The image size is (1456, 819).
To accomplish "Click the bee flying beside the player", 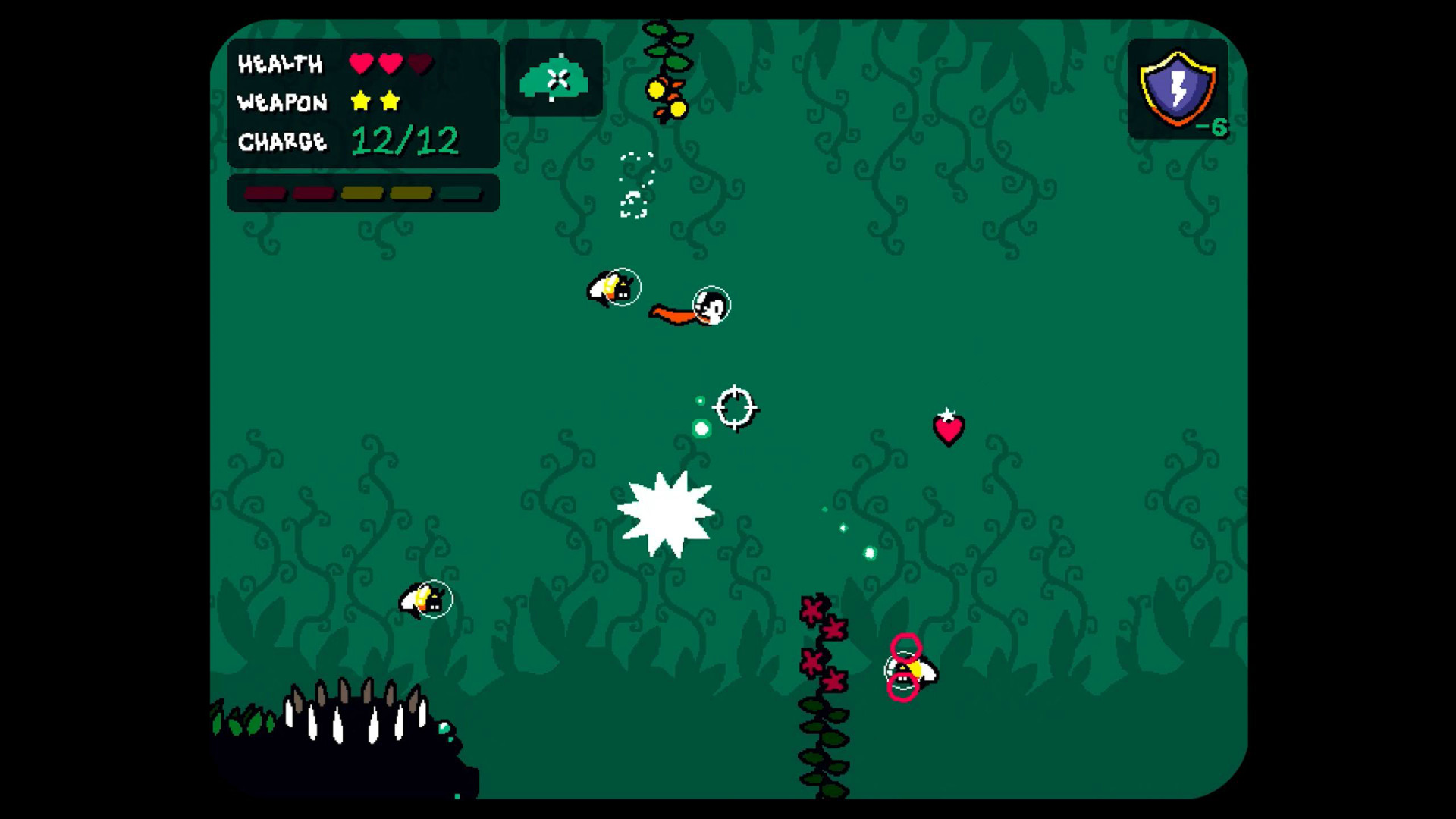I will pos(614,287).
